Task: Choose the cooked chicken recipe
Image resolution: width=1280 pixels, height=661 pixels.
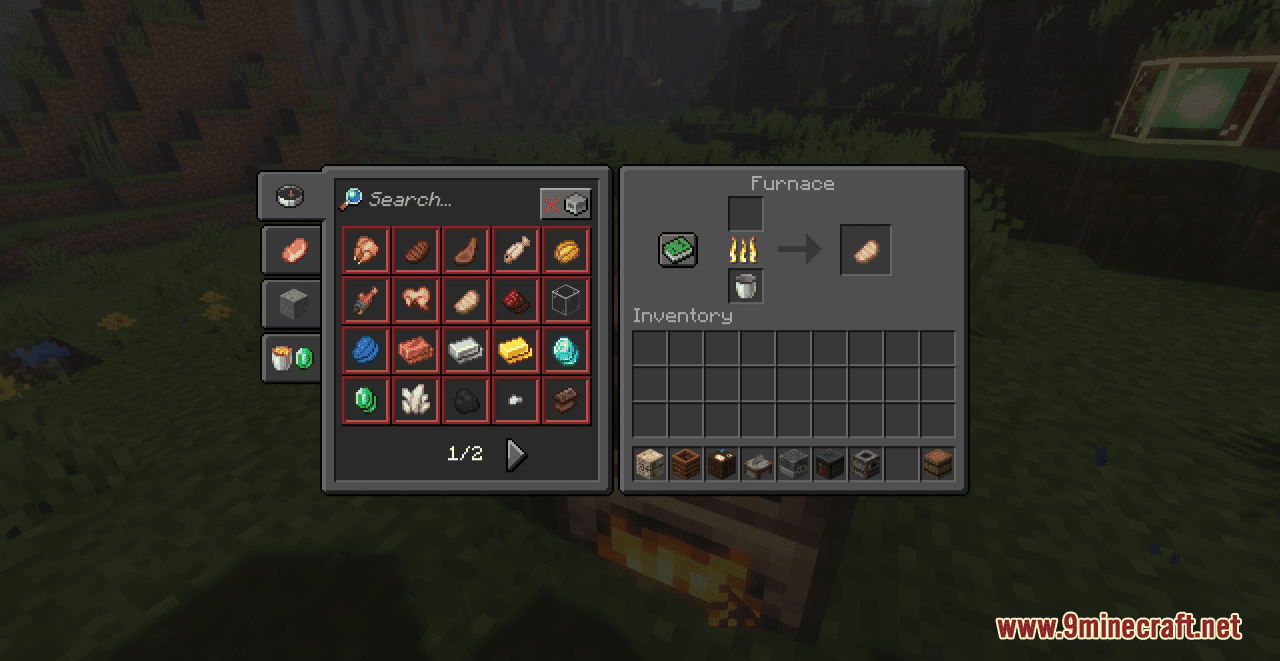Action: pos(366,250)
